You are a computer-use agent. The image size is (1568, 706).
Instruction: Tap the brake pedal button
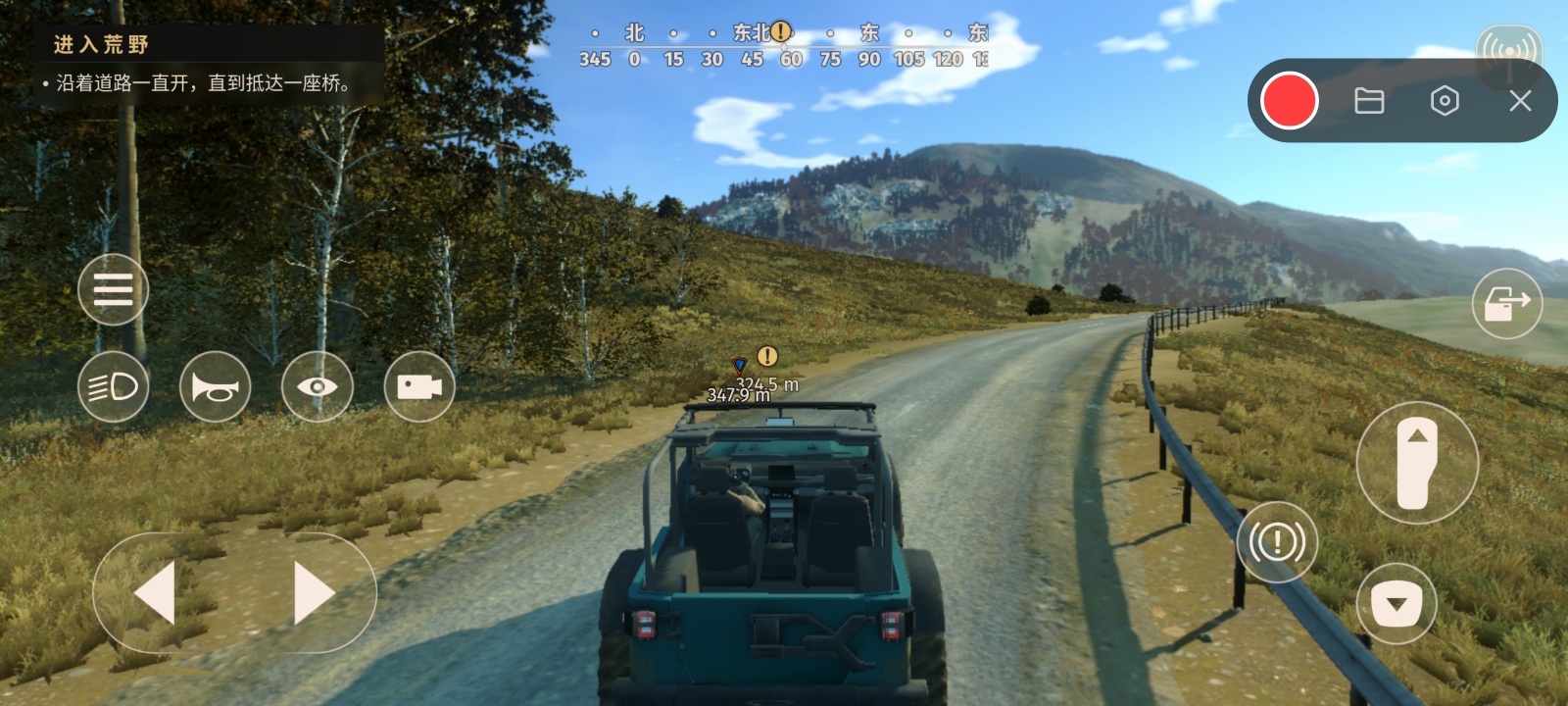click(x=1396, y=604)
